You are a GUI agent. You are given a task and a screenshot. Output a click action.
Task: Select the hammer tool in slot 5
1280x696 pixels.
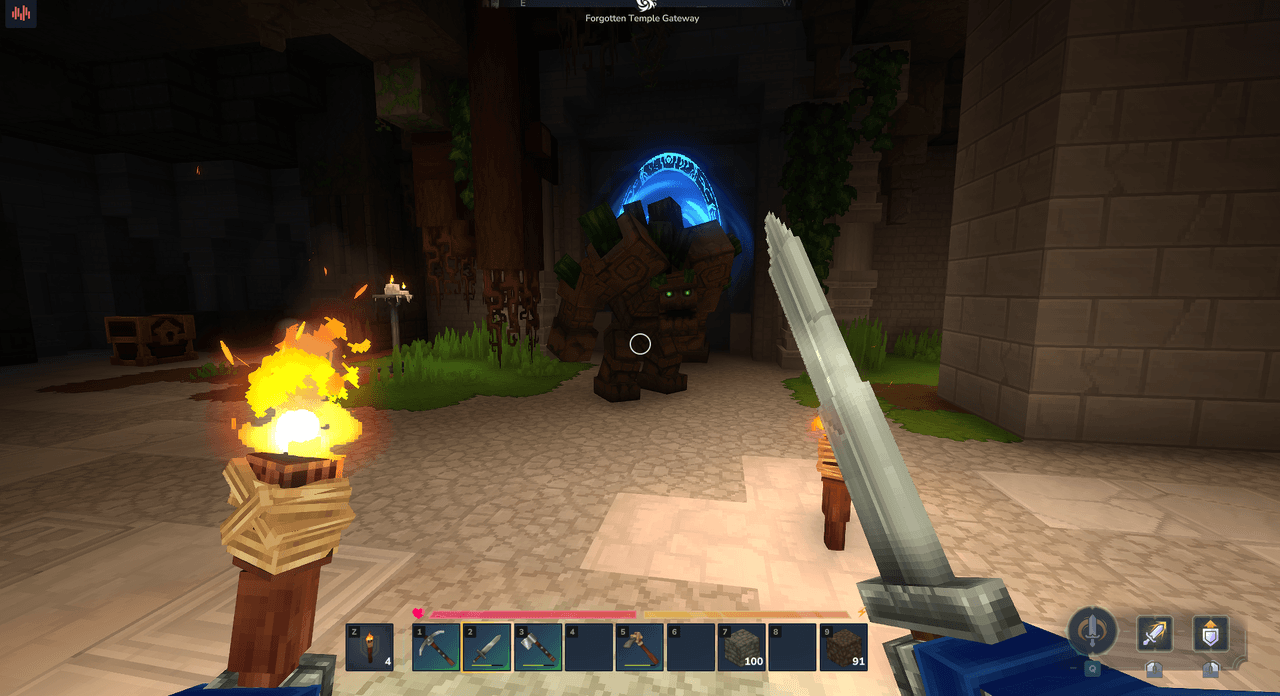(x=640, y=647)
